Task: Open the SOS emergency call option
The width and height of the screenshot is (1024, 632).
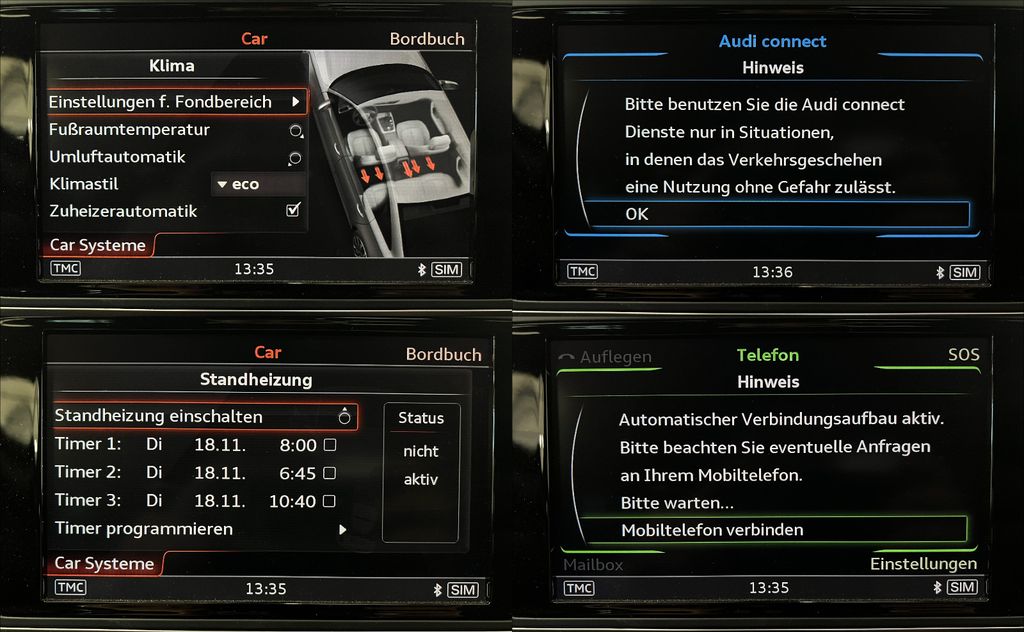Action: (x=963, y=355)
